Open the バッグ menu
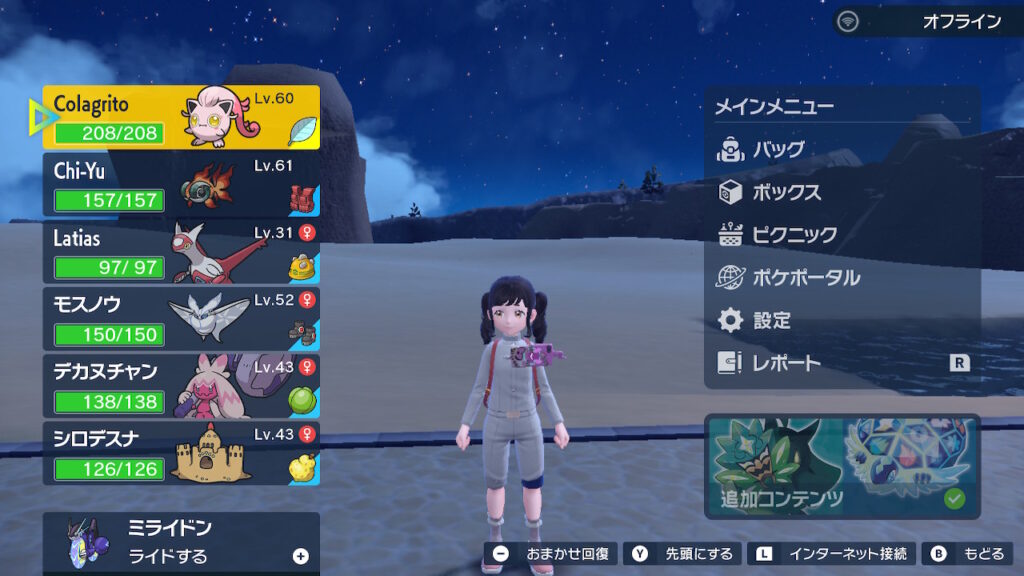 [777, 150]
